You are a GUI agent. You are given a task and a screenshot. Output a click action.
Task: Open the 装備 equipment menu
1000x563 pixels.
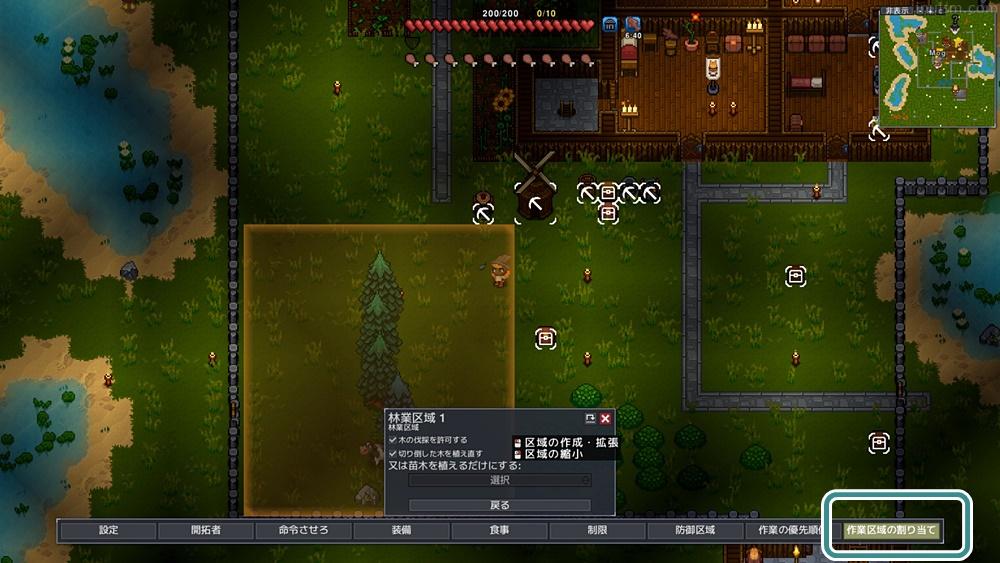tap(401, 530)
